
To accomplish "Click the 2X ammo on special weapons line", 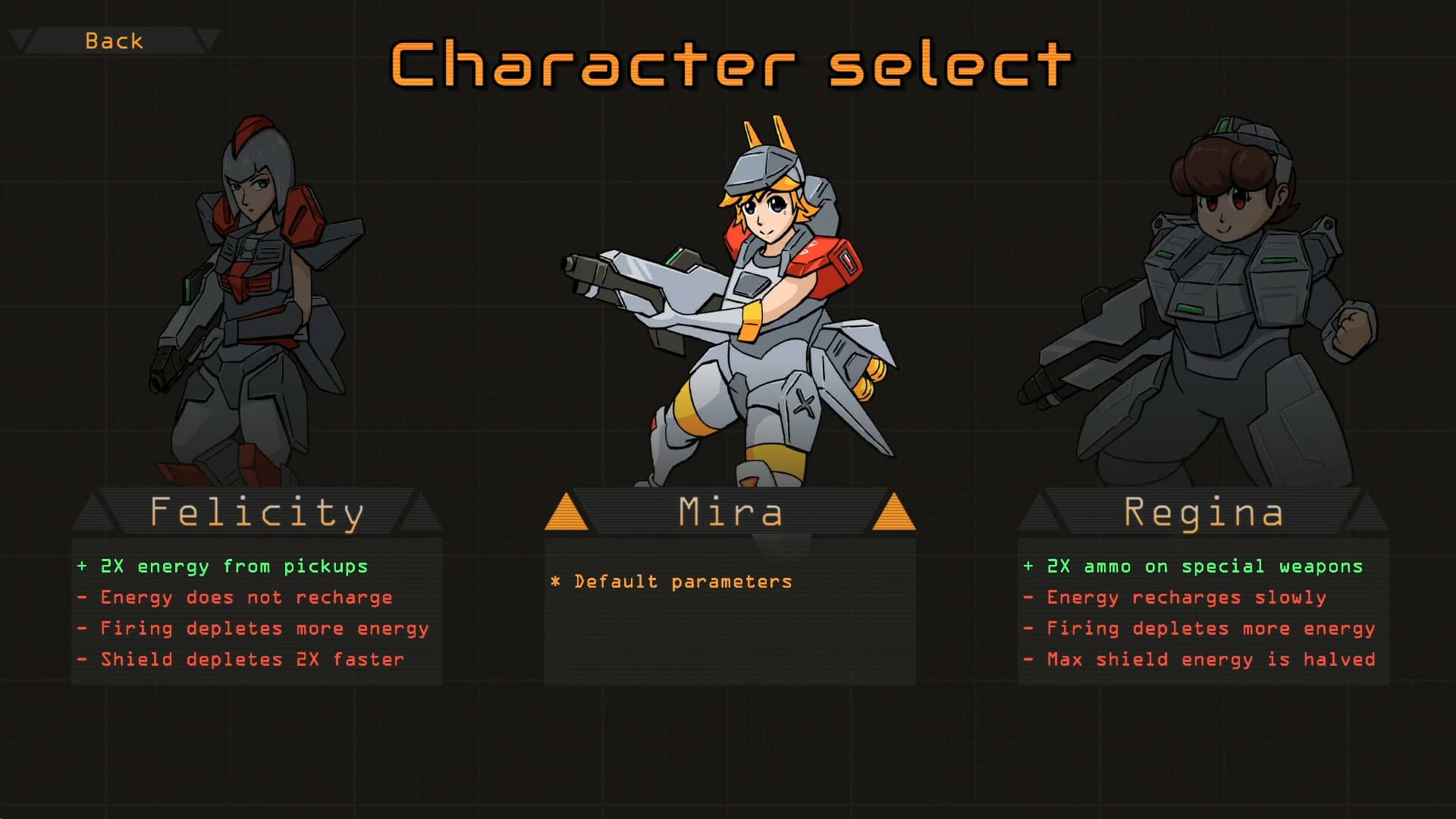I will point(1193,566).
